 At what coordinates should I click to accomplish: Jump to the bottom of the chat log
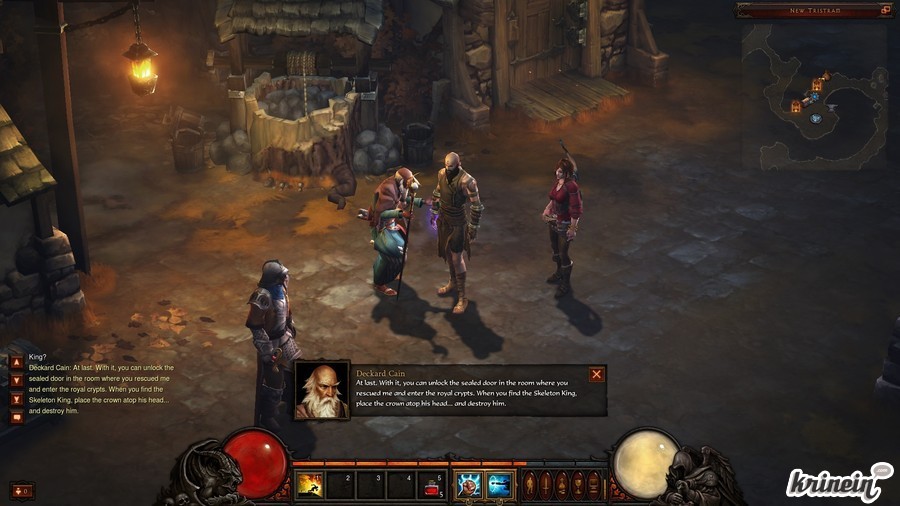click(x=16, y=399)
